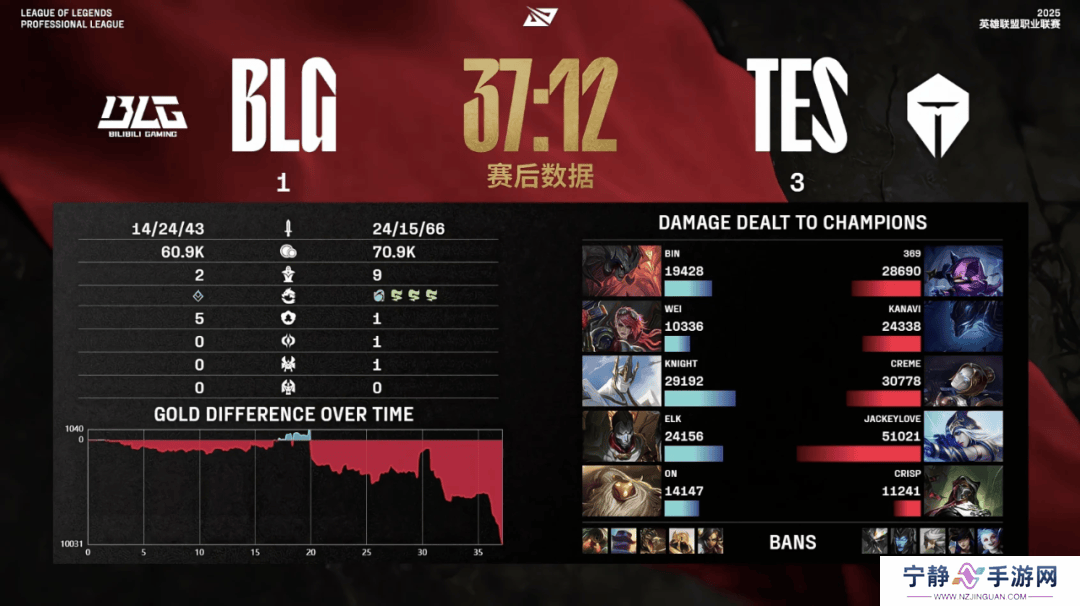Open 369's champion portrait
This screenshot has width=1080, height=606.
(x=963, y=271)
